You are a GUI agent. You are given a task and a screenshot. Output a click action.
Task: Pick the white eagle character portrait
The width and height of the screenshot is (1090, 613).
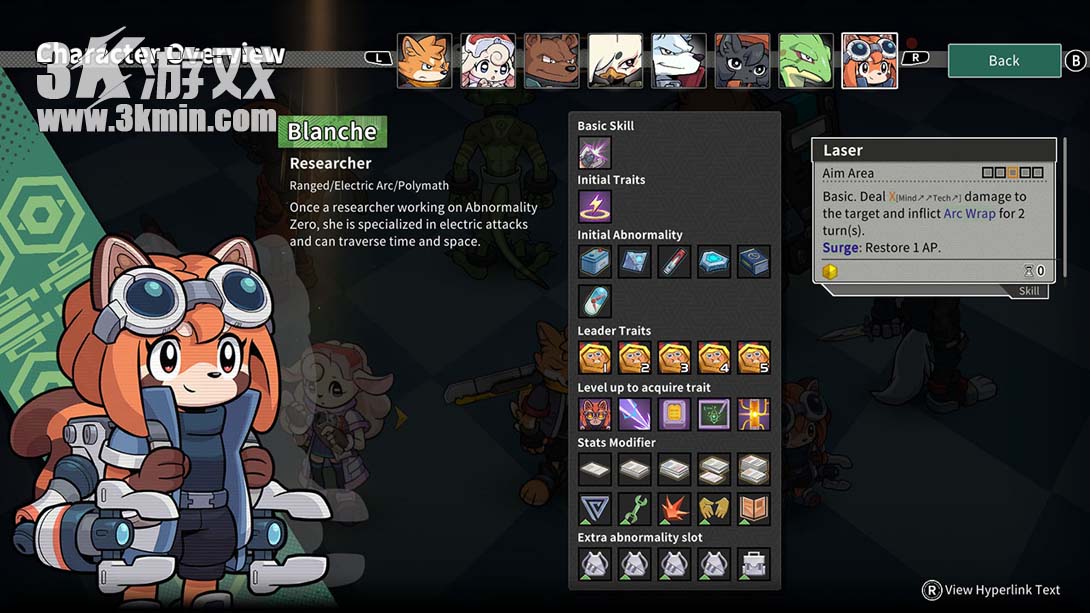point(615,61)
